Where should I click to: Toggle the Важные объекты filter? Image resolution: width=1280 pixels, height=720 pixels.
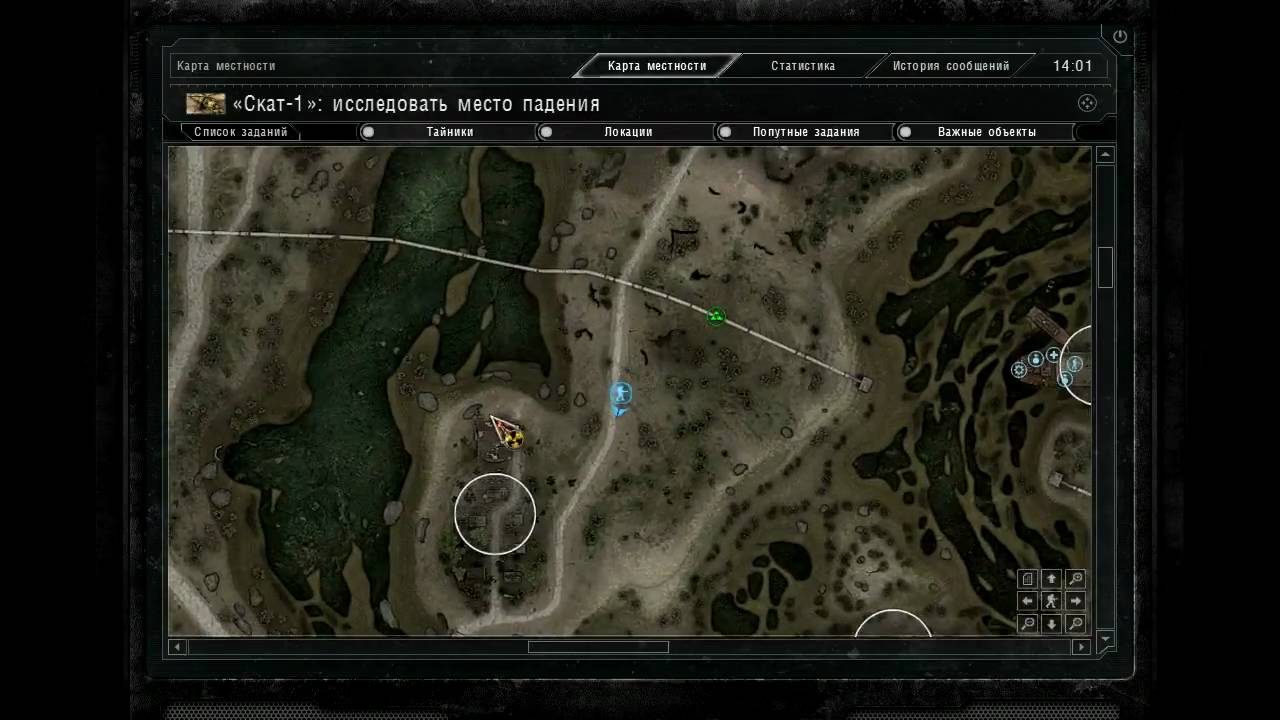905,132
